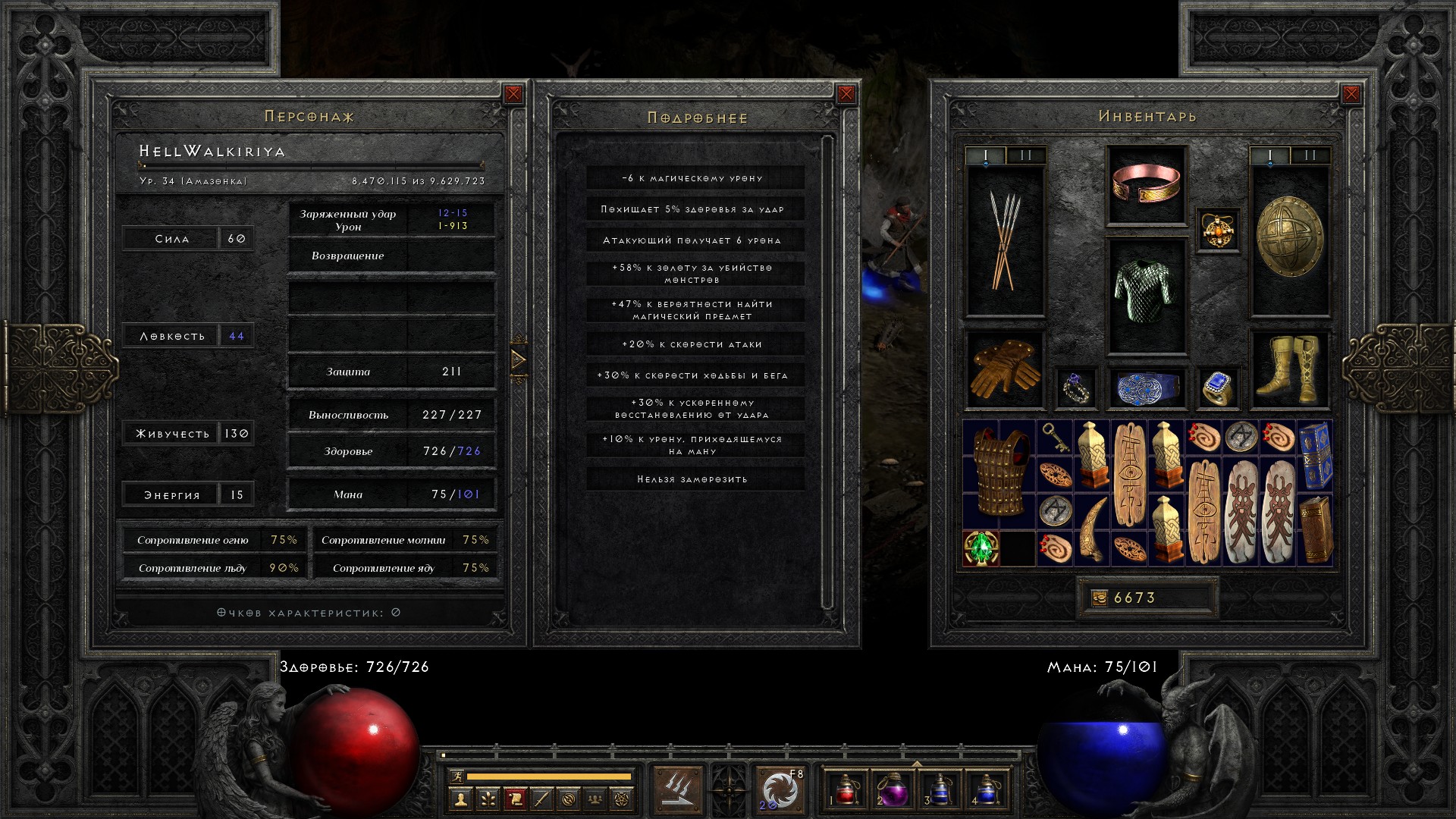
Task: Use the purple rejuvenation potion in belt
Action: click(x=893, y=790)
